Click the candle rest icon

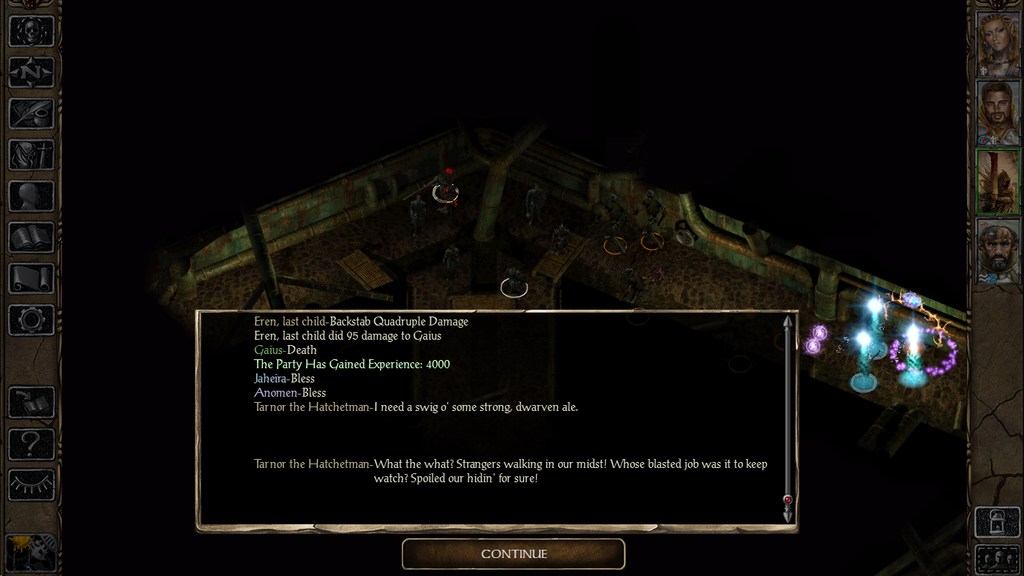click(31, 553)
